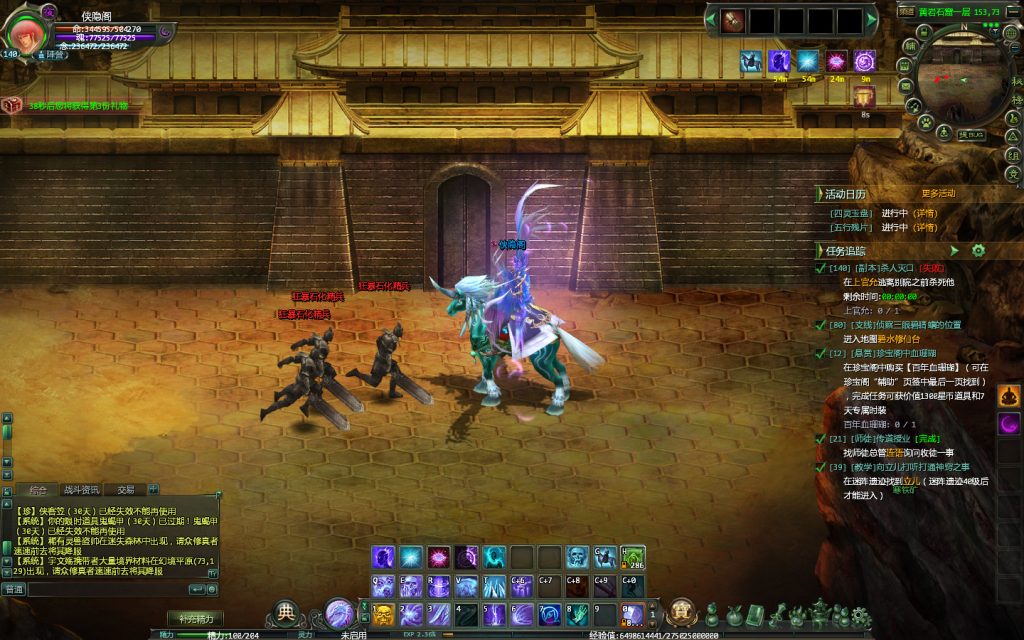Click the mount buff icon
This screenshot has width=1024, height=640.
point(750,62)
